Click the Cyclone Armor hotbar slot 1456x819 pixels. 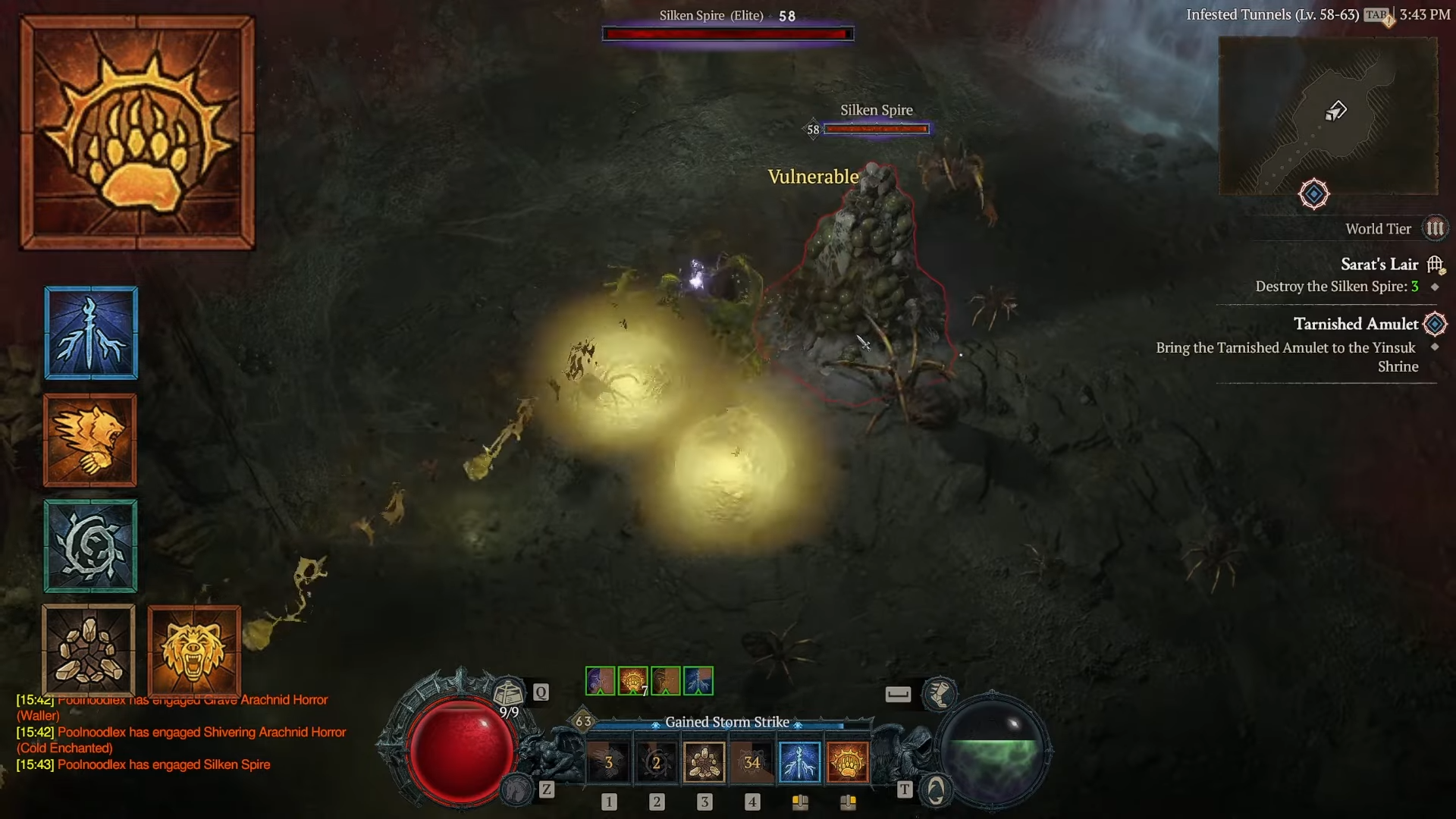656,762
